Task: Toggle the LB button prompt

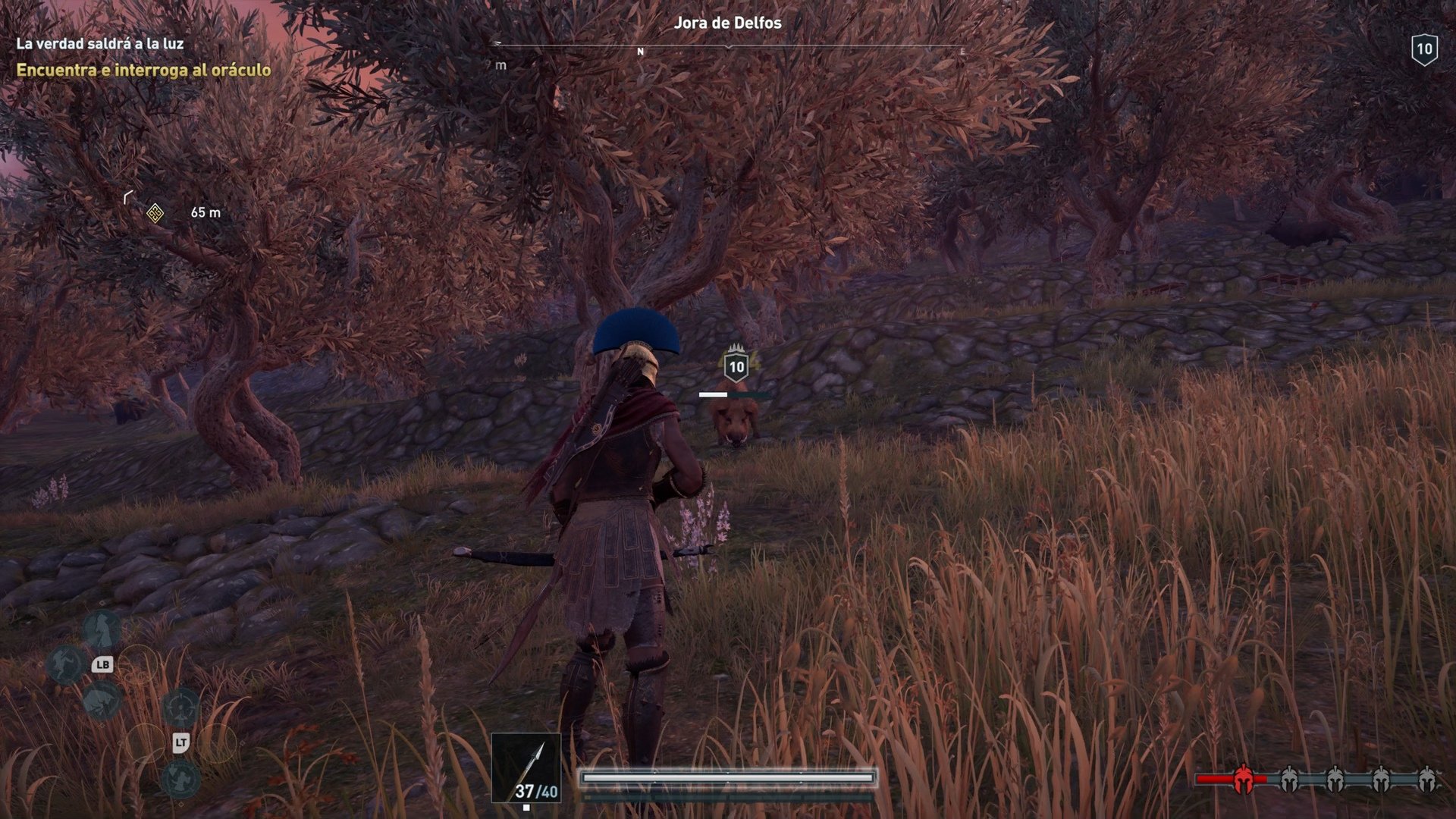Action: (x=103, y=664)
